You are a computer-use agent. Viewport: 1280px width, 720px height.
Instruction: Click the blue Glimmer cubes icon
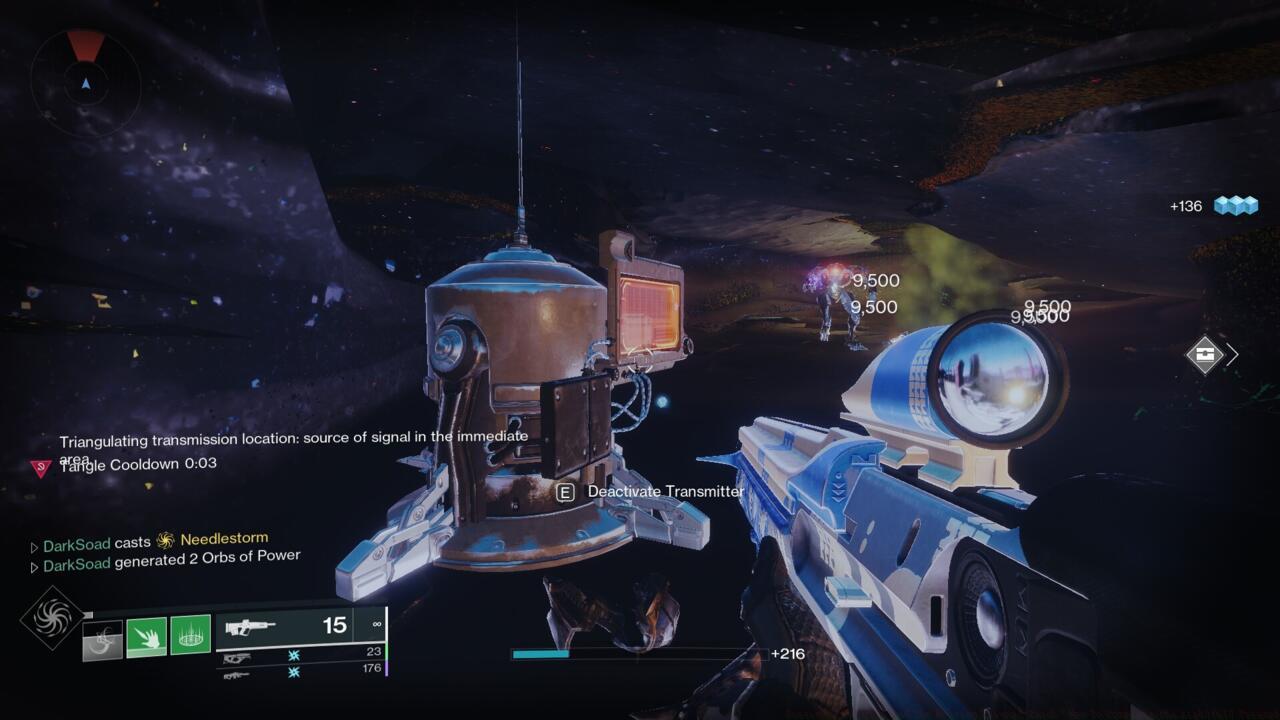[1236, 205]
